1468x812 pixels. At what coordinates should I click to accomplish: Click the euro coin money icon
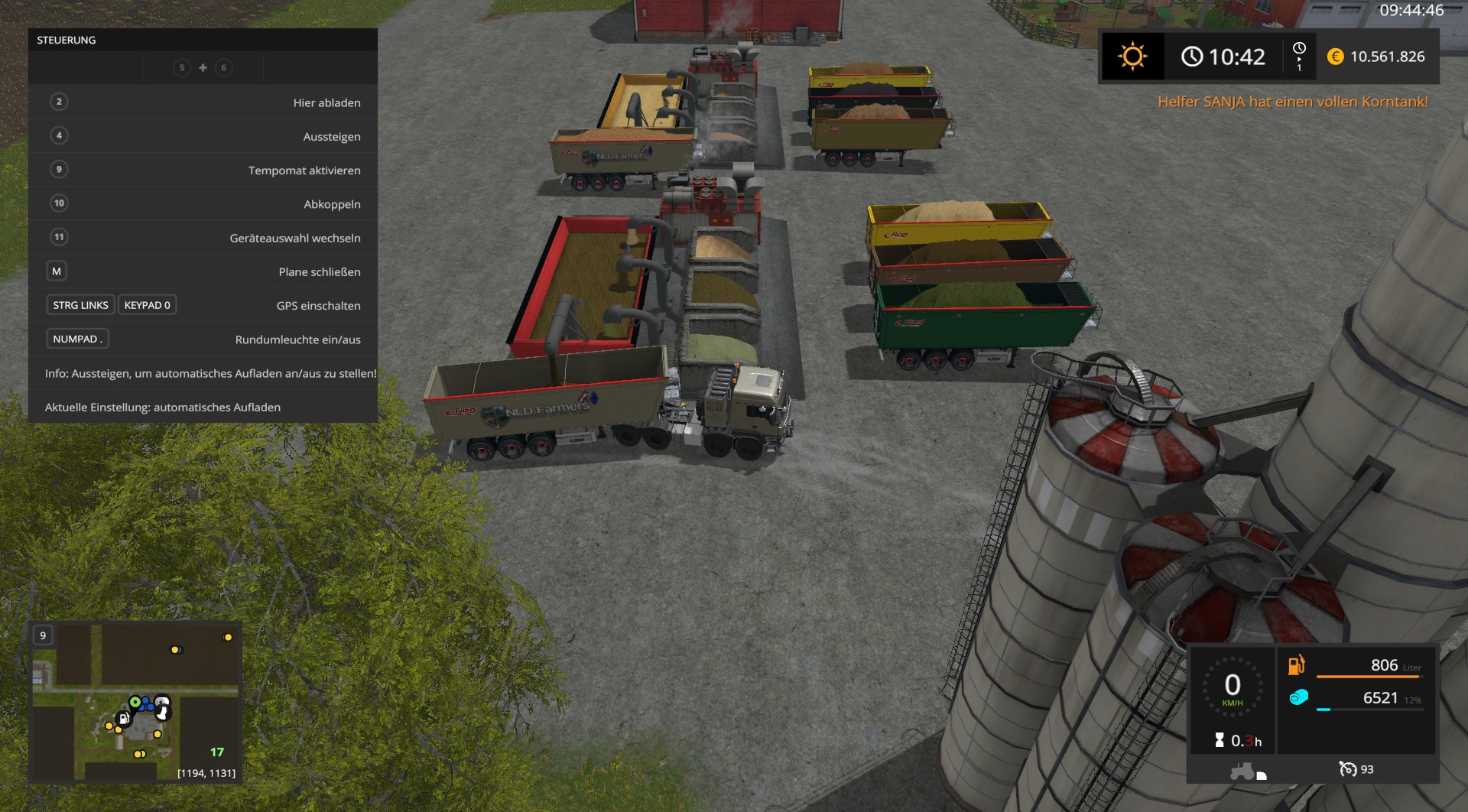pos(1335,57)
